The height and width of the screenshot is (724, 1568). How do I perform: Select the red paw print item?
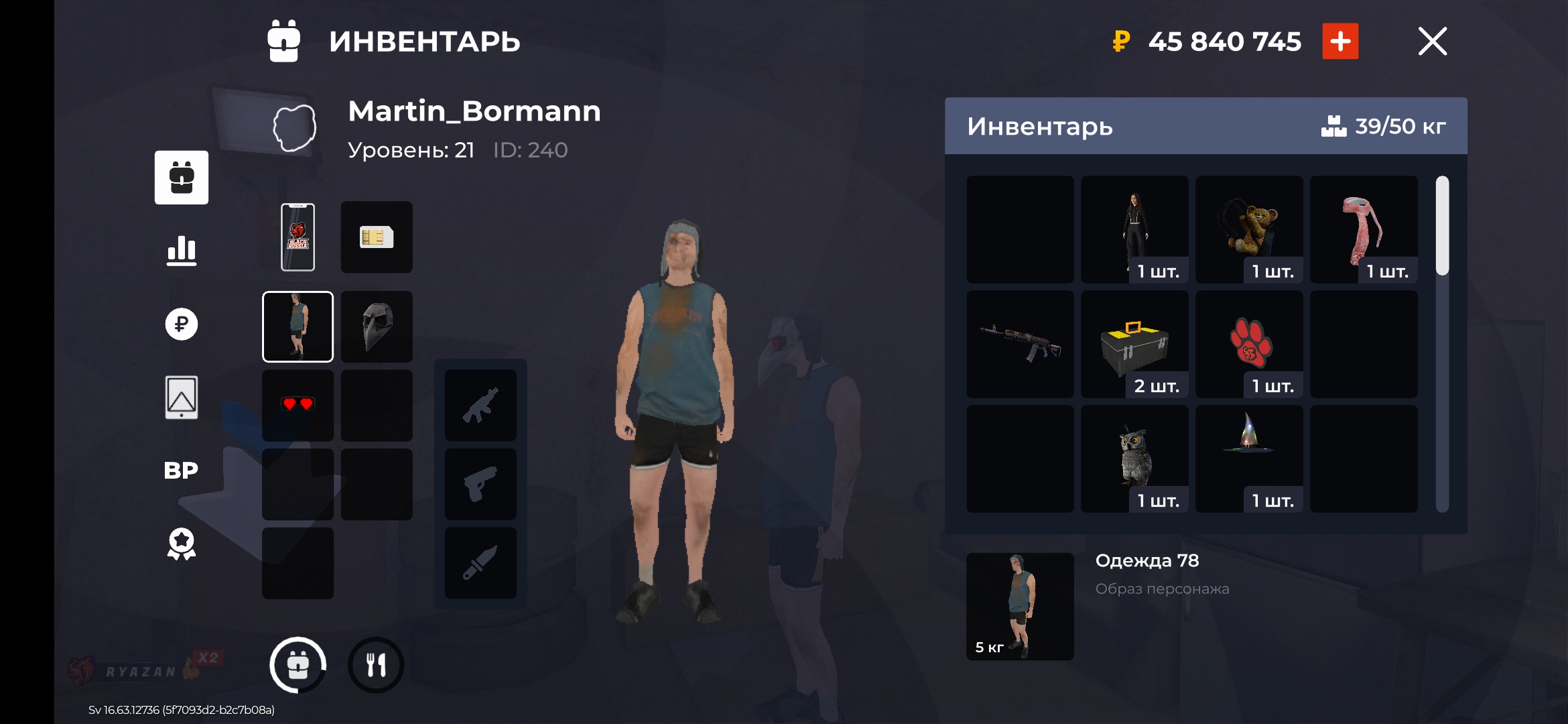(1249, 344)
